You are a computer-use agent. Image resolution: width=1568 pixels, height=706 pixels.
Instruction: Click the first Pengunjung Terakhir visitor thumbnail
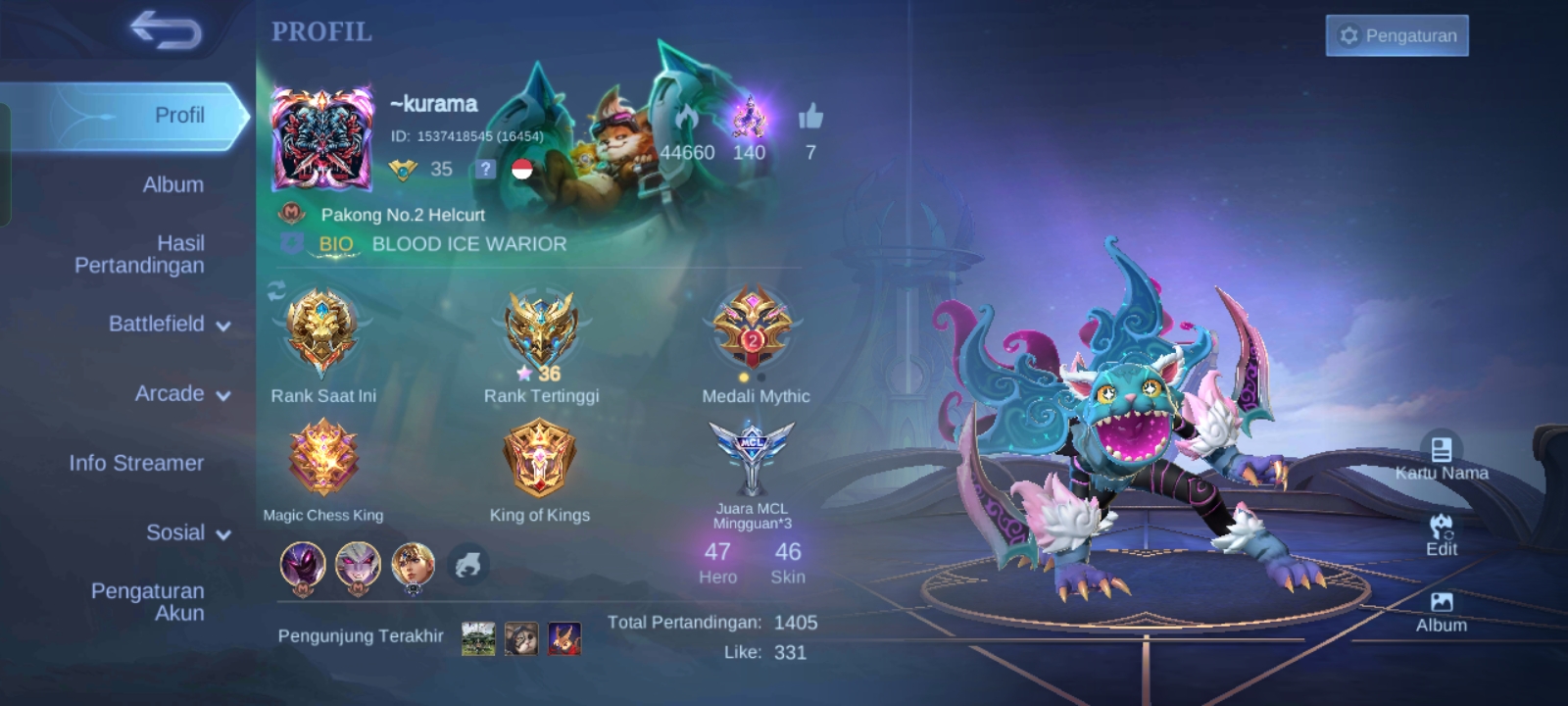(x=477, y=636)
